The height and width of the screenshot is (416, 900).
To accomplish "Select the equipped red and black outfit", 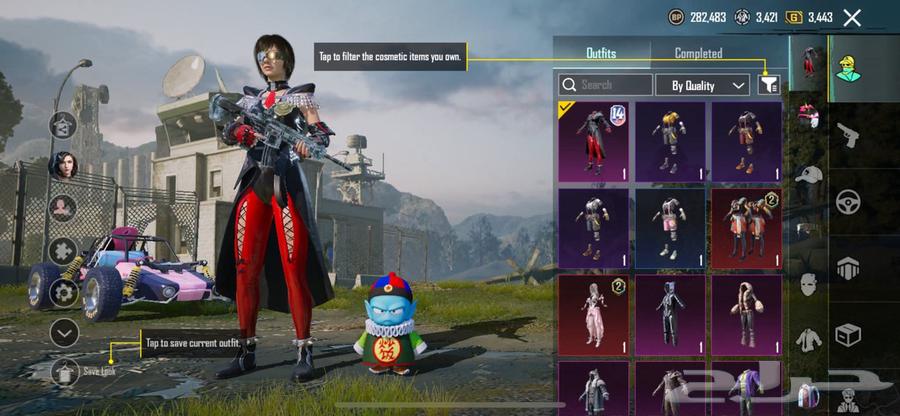I will click(x=594, y=142).
